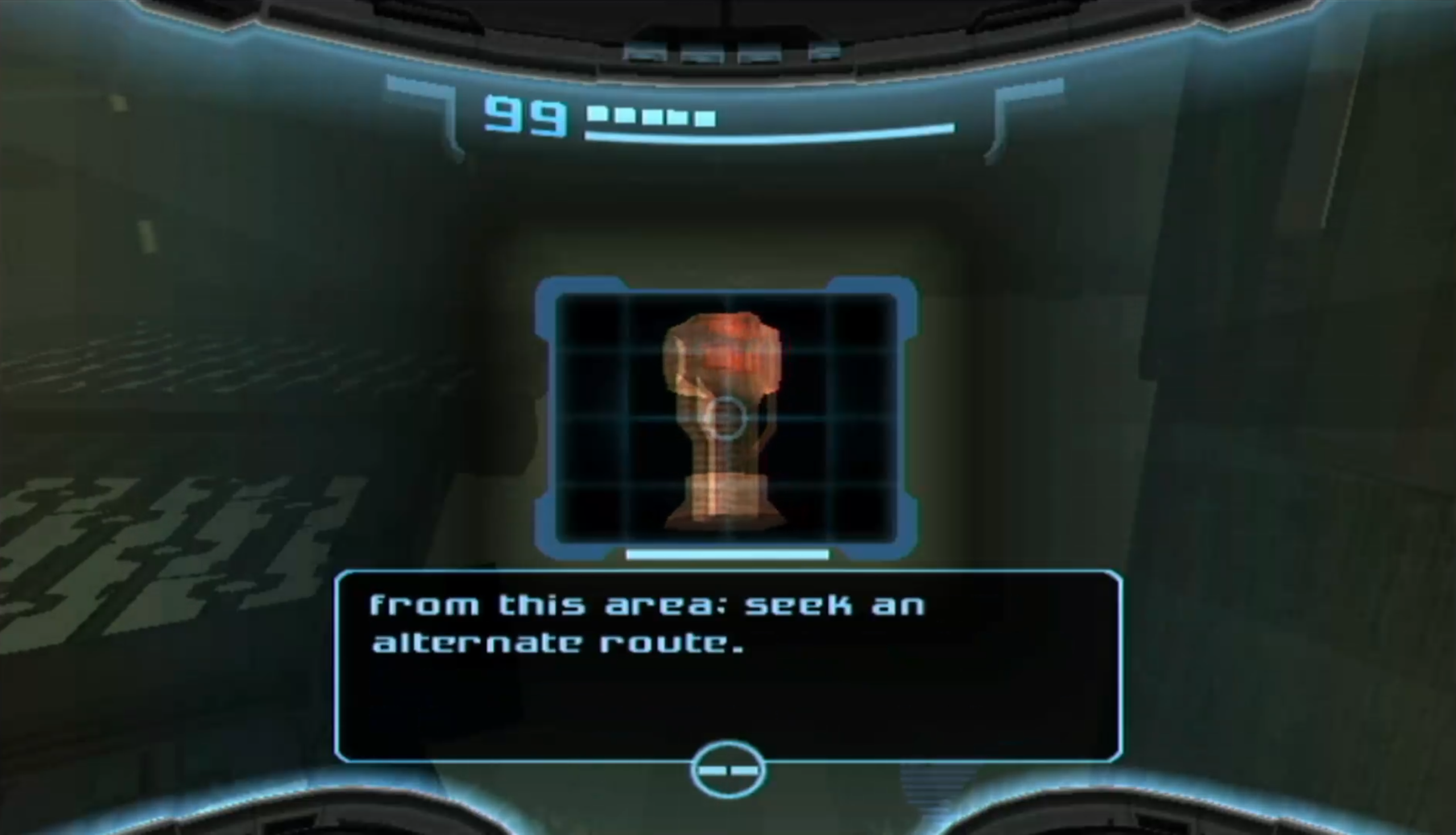This screenshot has width=1456, height=835.
Task: Click the 'seek an alternate route' scan text box
Action: click(727, 665)
